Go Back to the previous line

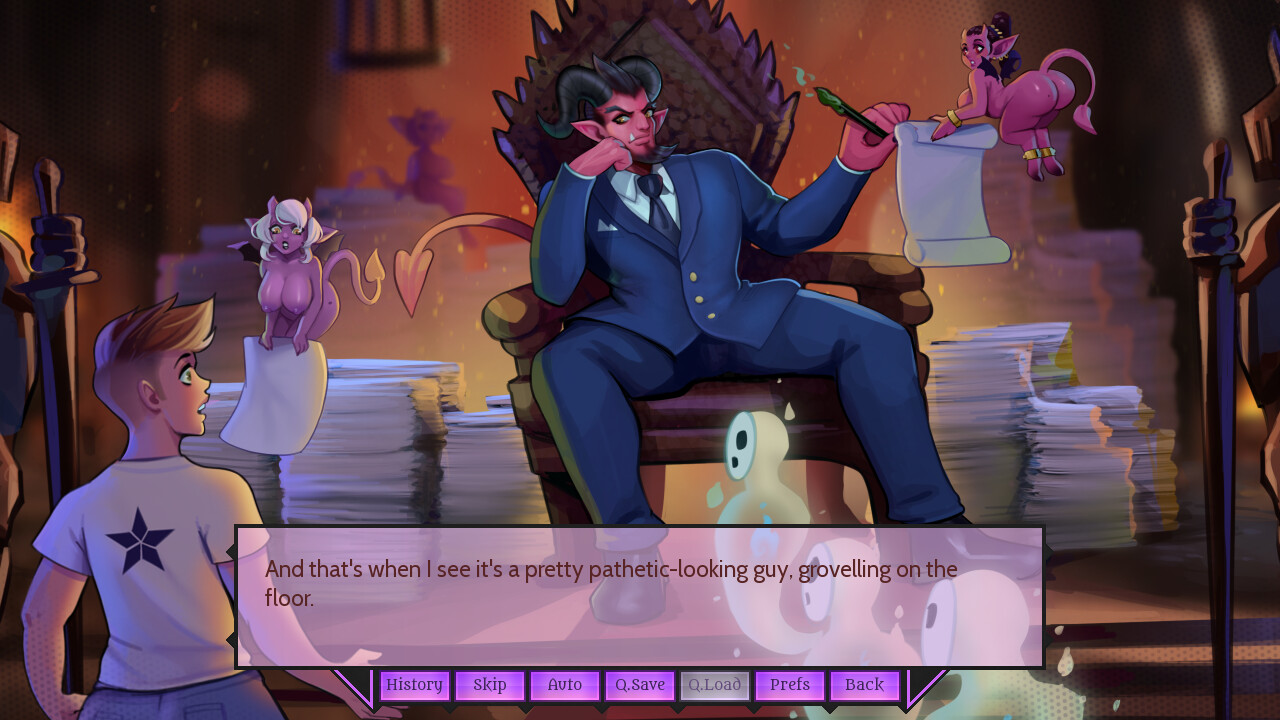[x=863, y=685]
